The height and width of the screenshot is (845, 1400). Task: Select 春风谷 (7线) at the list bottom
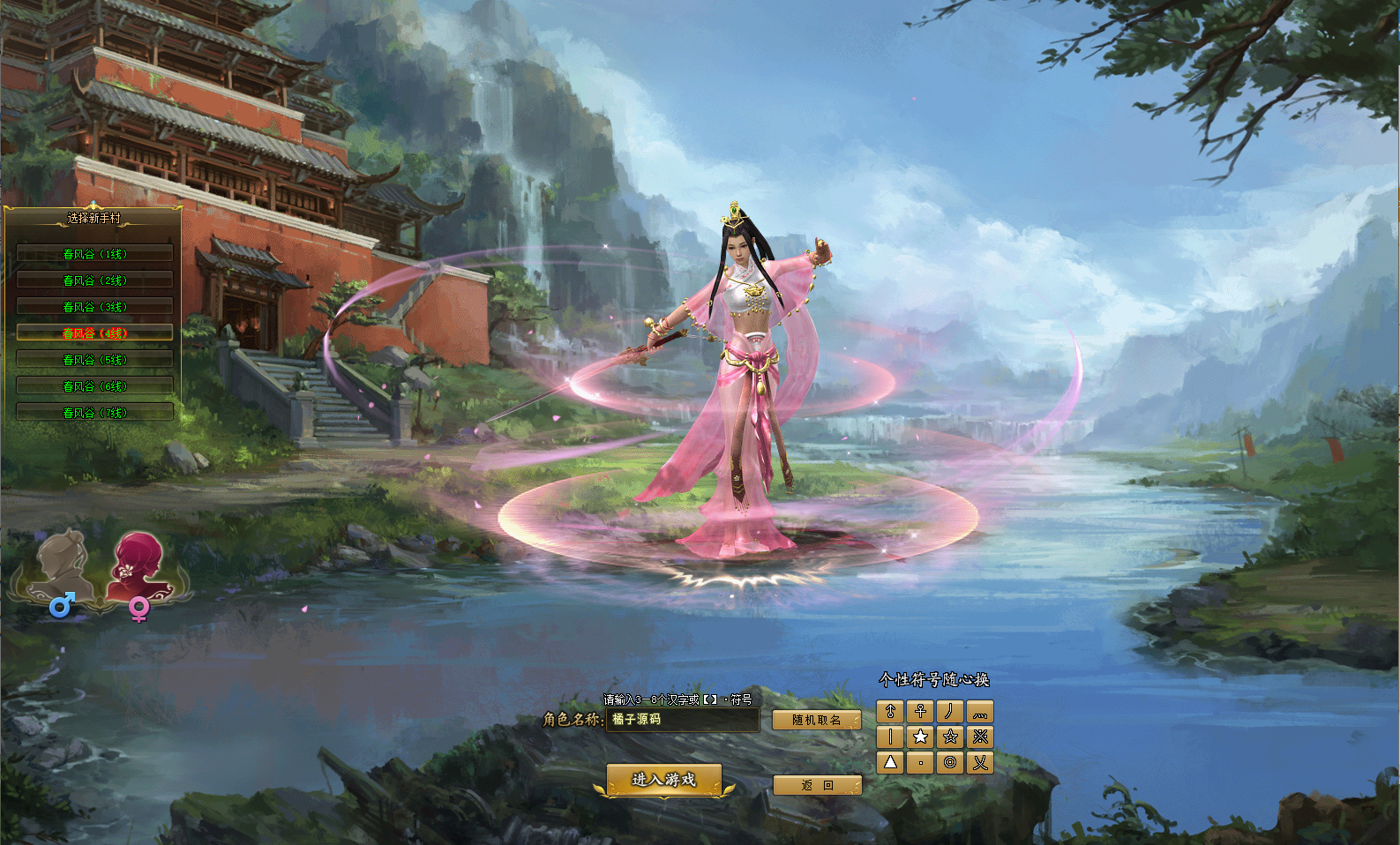point(94,413)
